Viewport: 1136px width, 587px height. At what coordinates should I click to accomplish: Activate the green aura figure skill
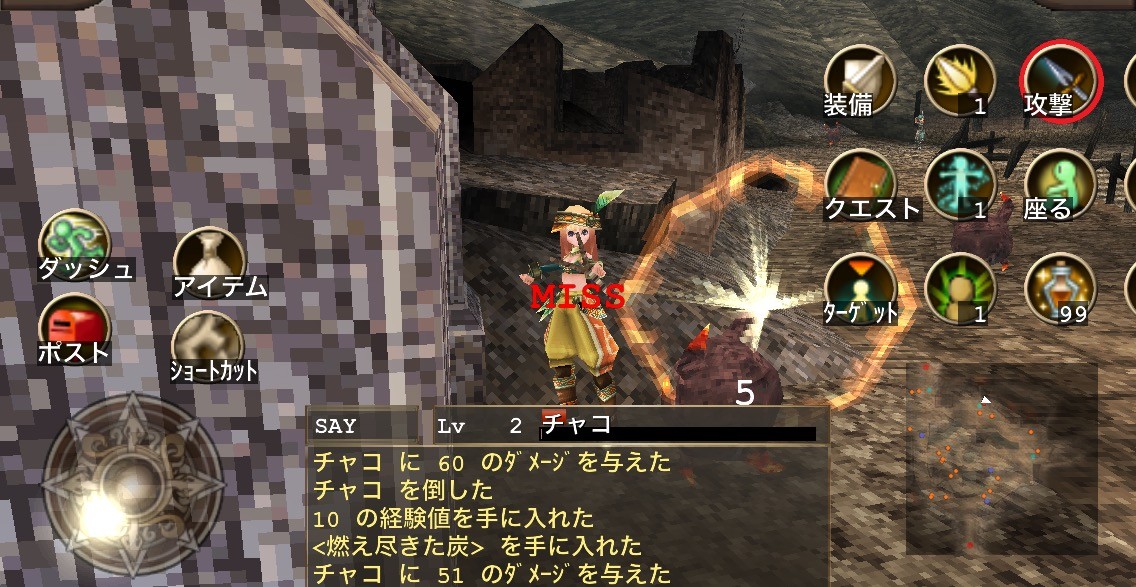point(959,289)
